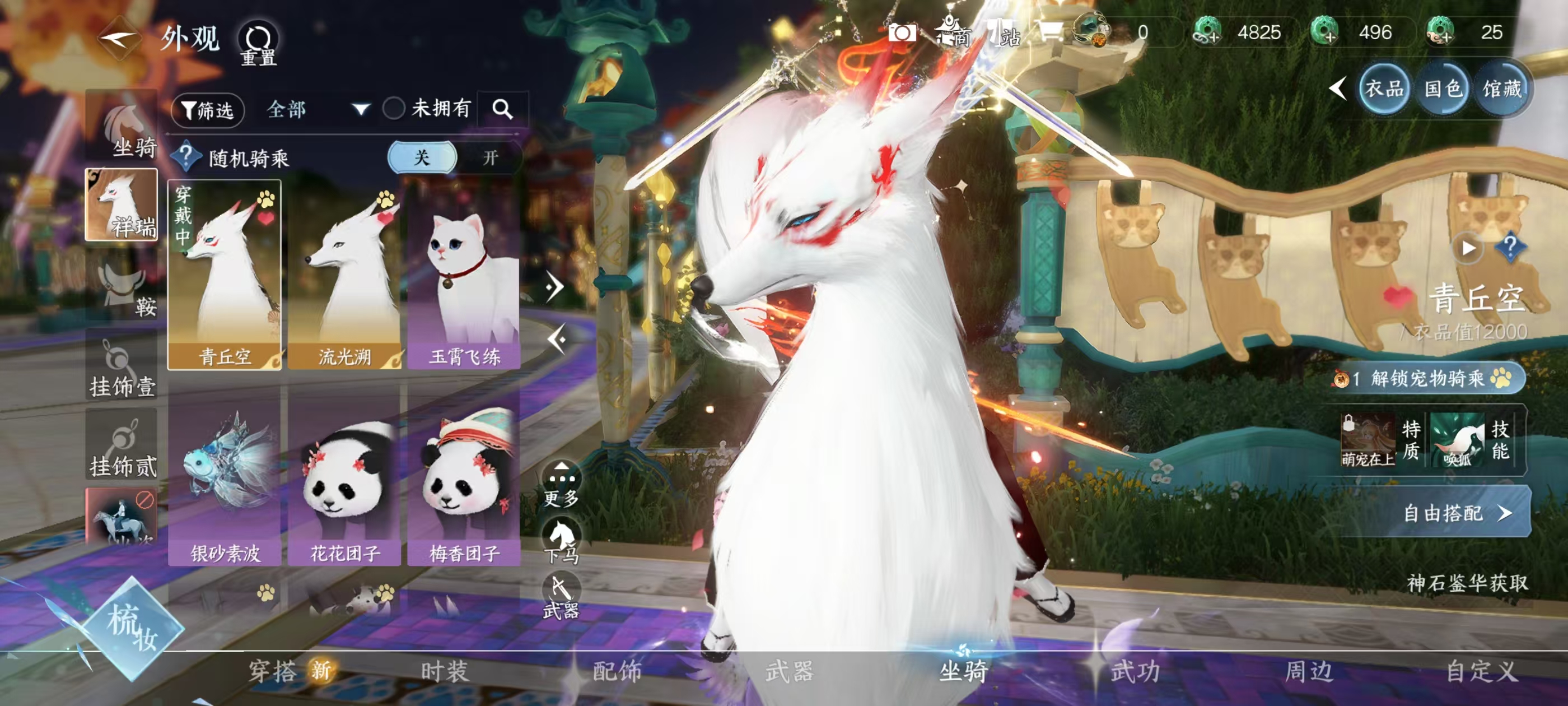Open the 馆藏 collection tab
The width and height of the screenshot is (1568, 706).
(x=1502, y=90)
